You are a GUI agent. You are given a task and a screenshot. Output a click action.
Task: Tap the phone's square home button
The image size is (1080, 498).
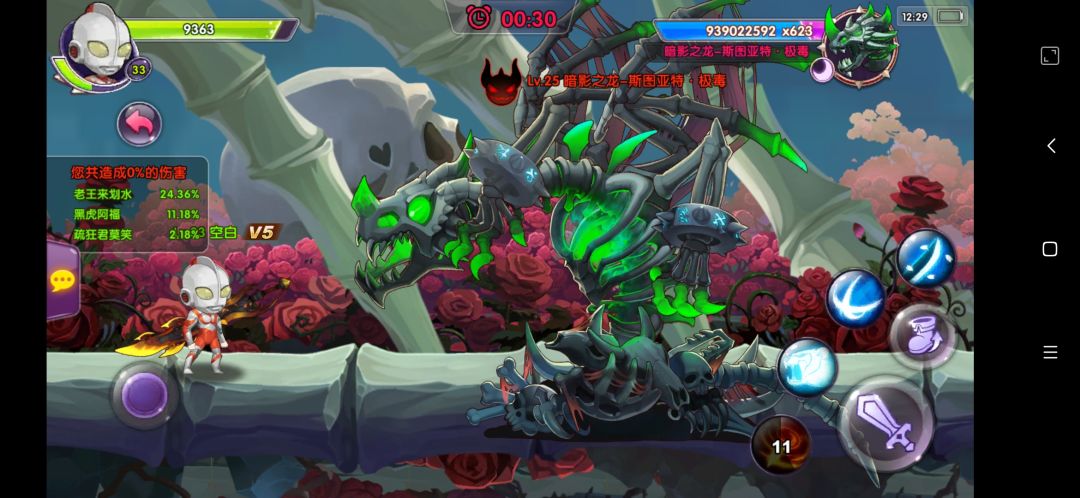coord(1050,249)
